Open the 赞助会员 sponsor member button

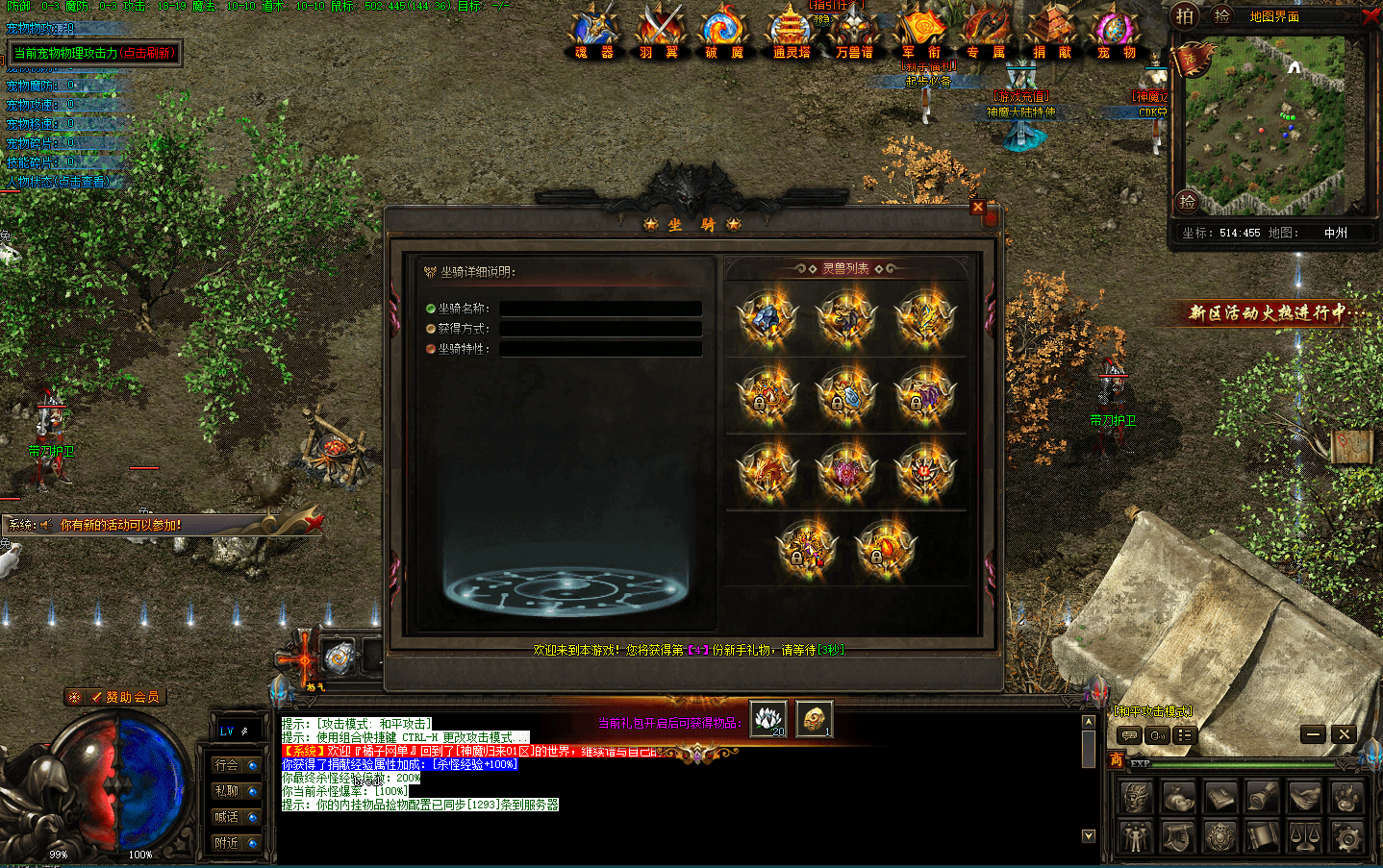tap(115, 697)
